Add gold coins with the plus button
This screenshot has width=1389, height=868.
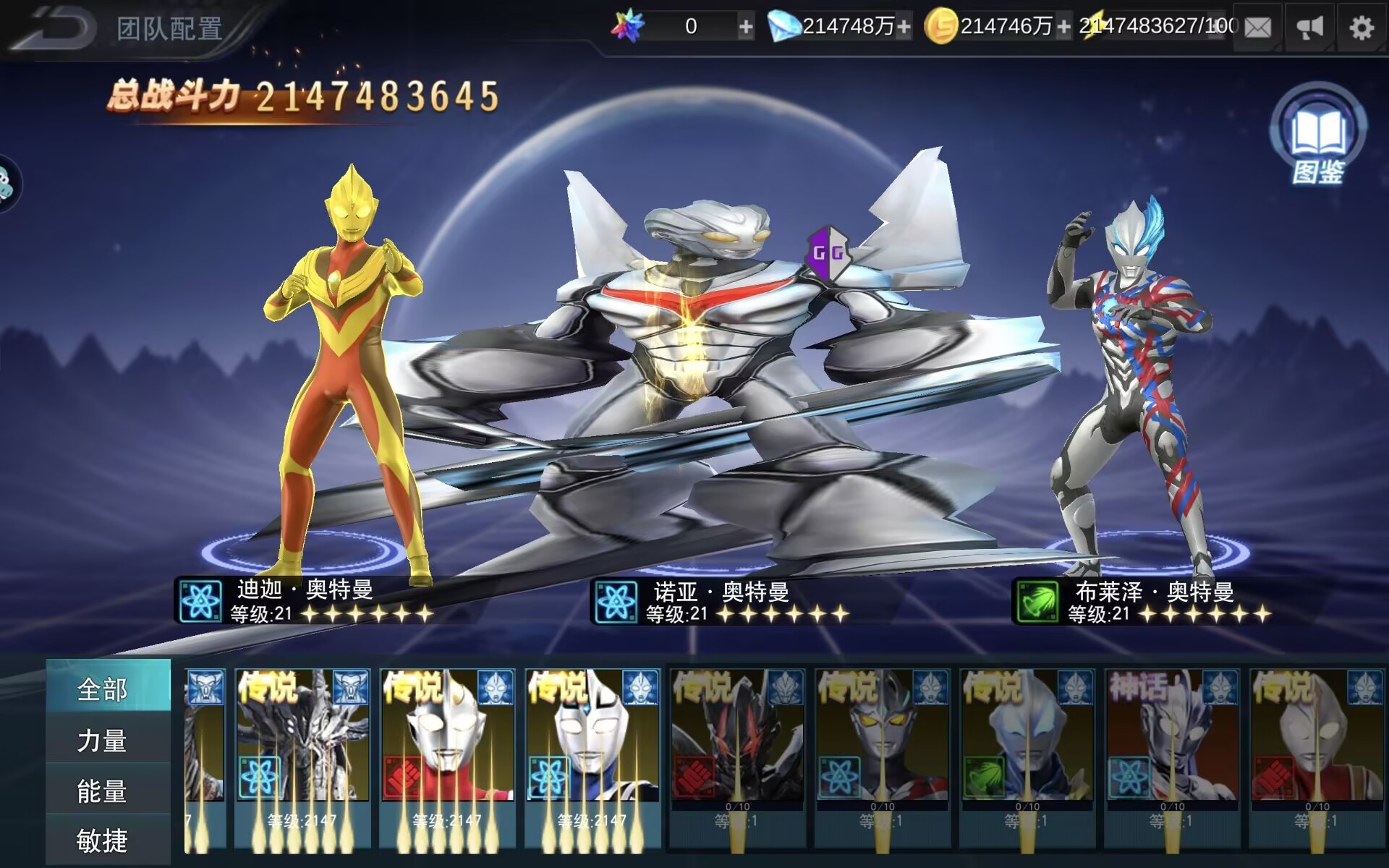(1063, 28)
